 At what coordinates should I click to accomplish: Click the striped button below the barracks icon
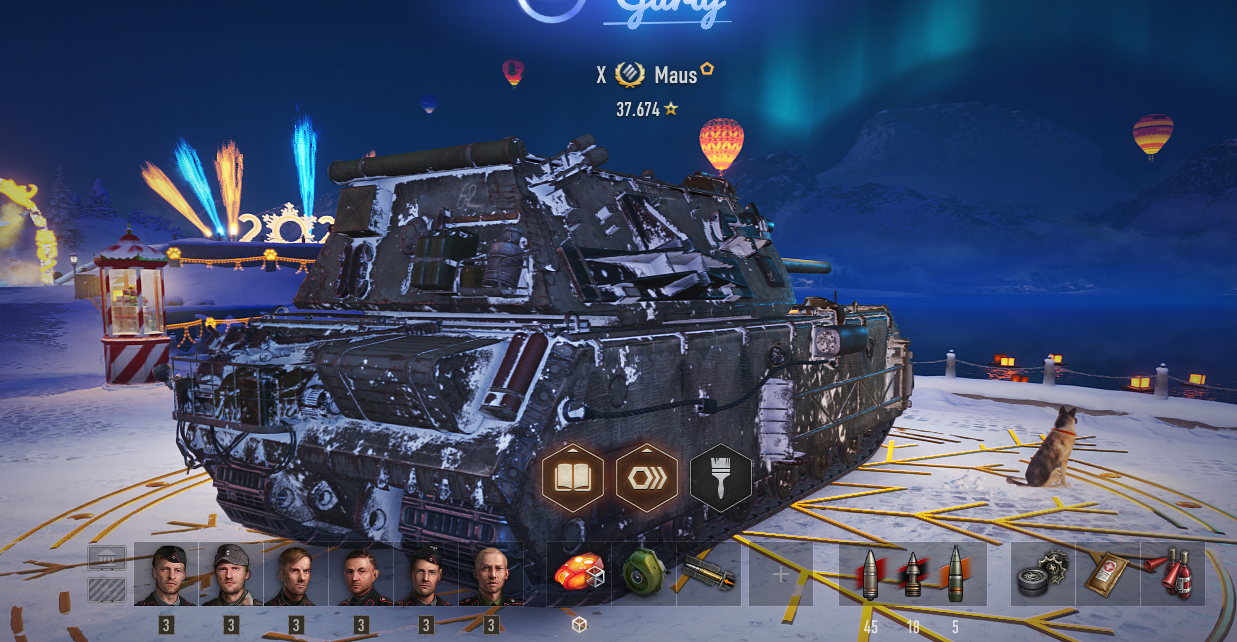[107, 589]
